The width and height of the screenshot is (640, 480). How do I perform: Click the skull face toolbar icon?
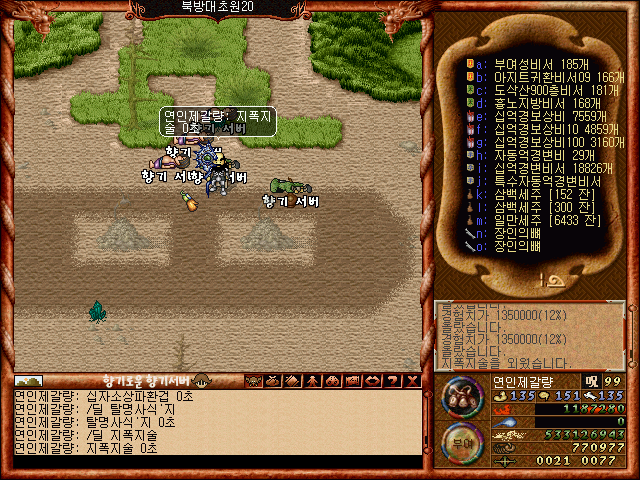(254, 381)
